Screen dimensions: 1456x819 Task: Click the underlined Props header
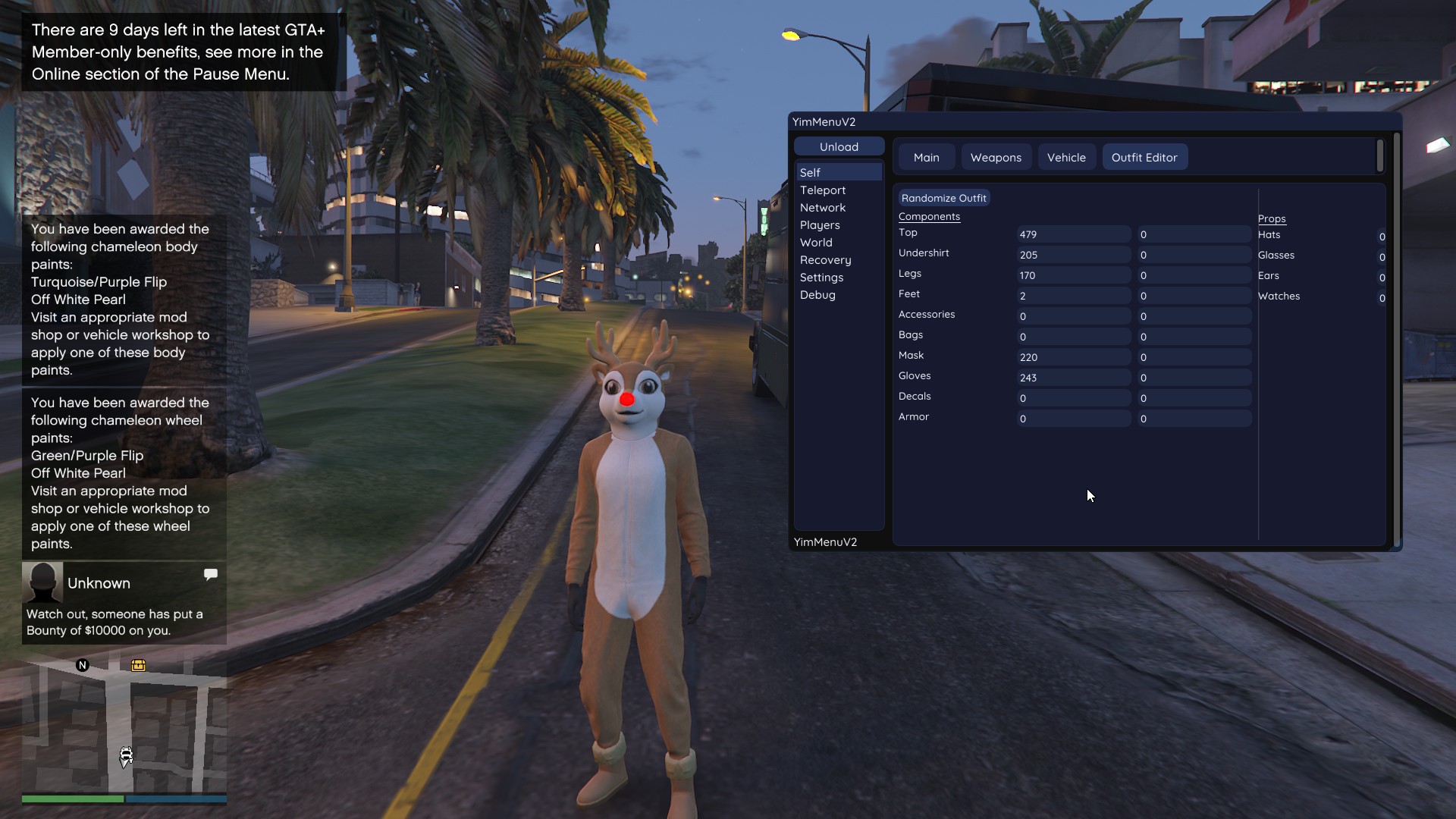[x=1272, y=218]
